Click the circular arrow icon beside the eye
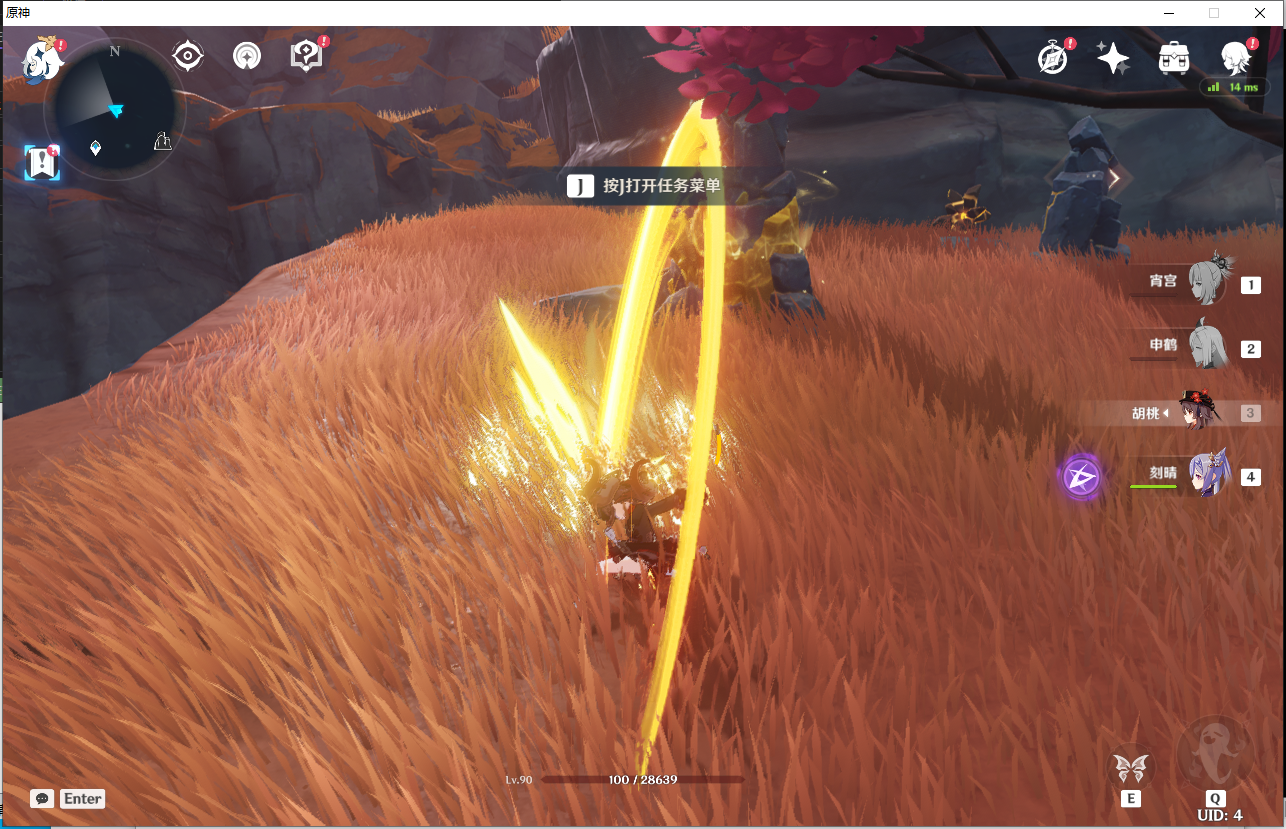Image resolution: width=1286 pixels, height=829 pixels. click(x=247, y=56)
